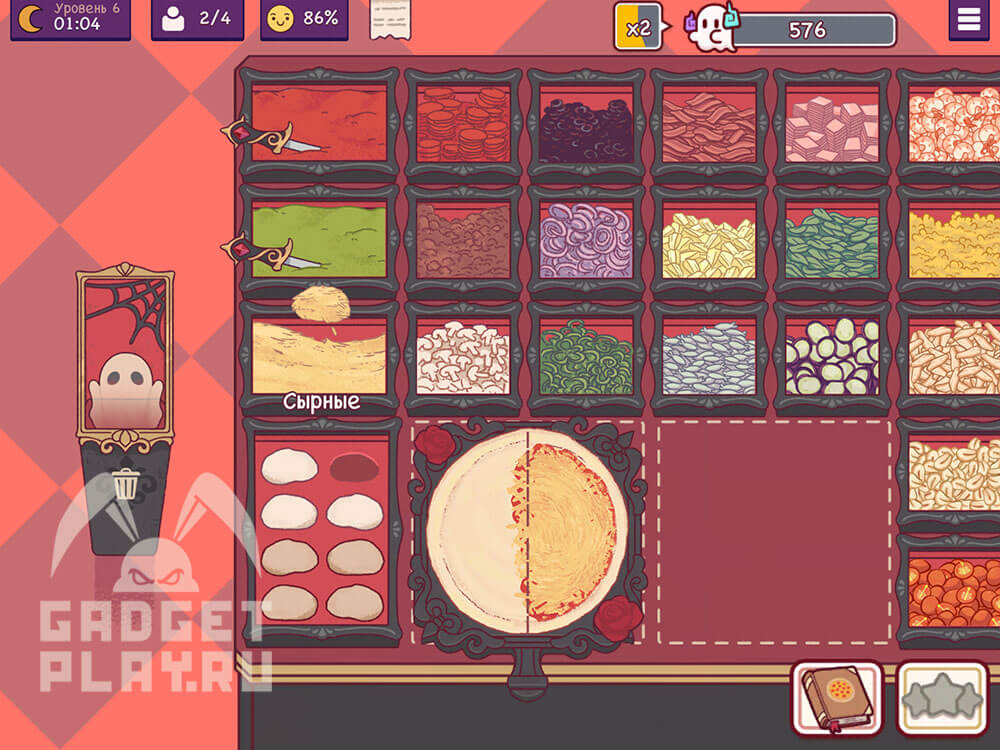The image size is (1000, 750).
Task: Choose the pink ham cubes bin
Action: click(x=832, y=125)
